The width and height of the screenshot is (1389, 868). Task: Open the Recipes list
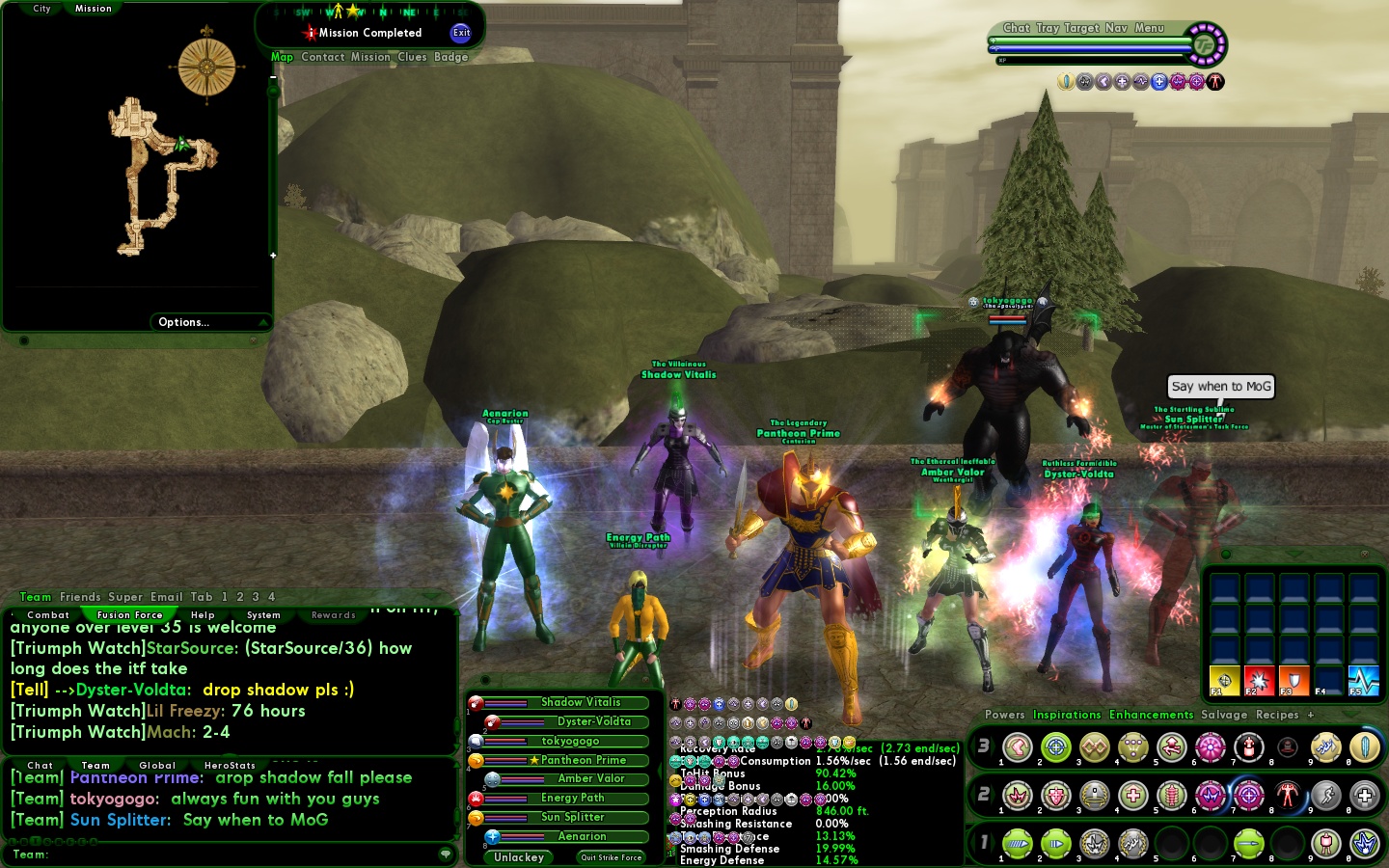[1277, 715]
